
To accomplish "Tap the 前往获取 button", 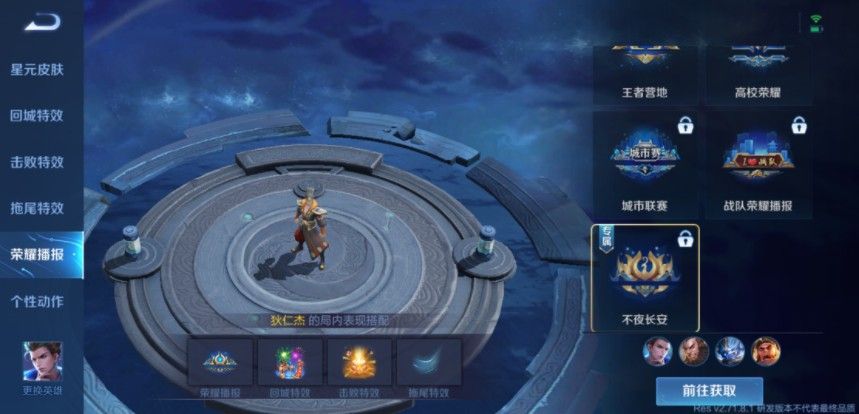I will click(709, 390).
